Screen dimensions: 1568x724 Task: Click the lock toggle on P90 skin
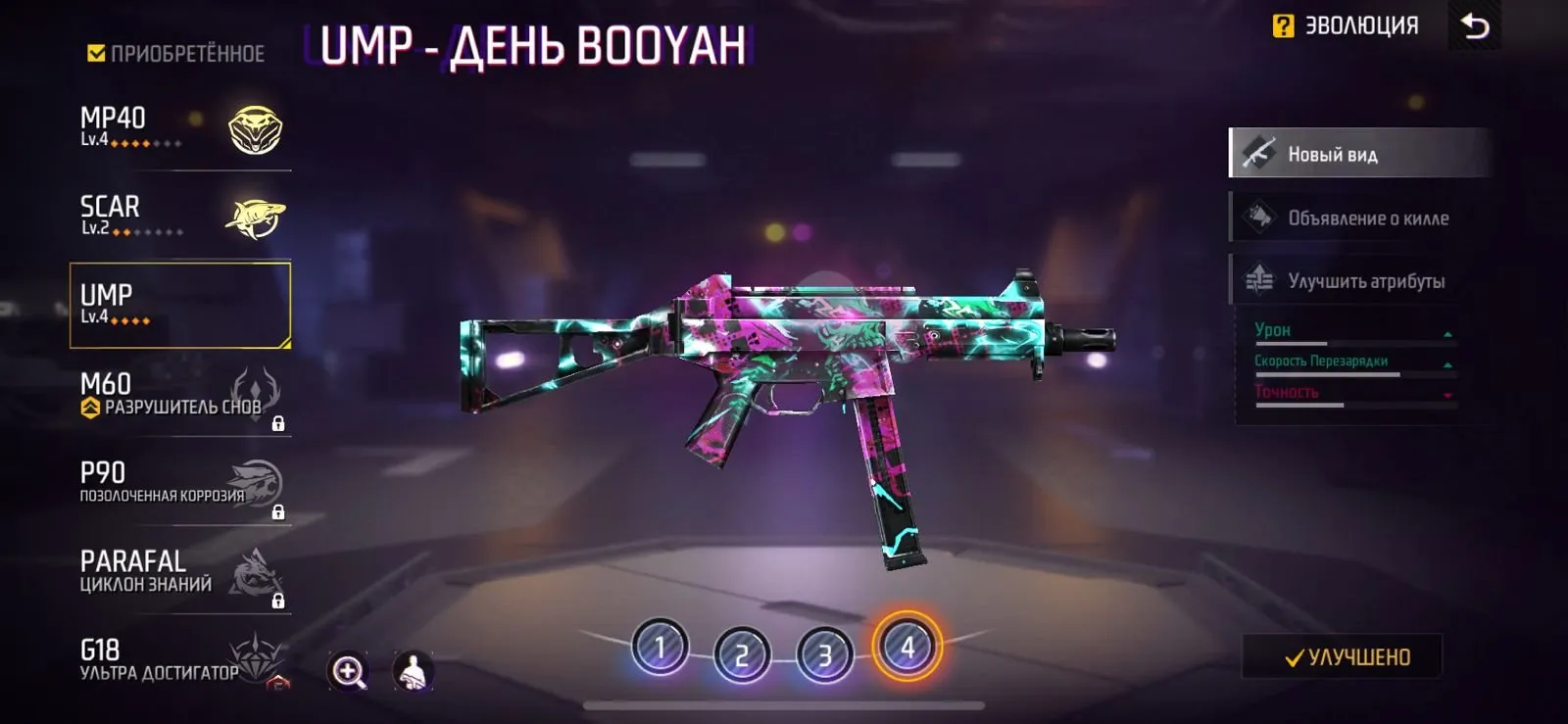click(x=278, y=511)
